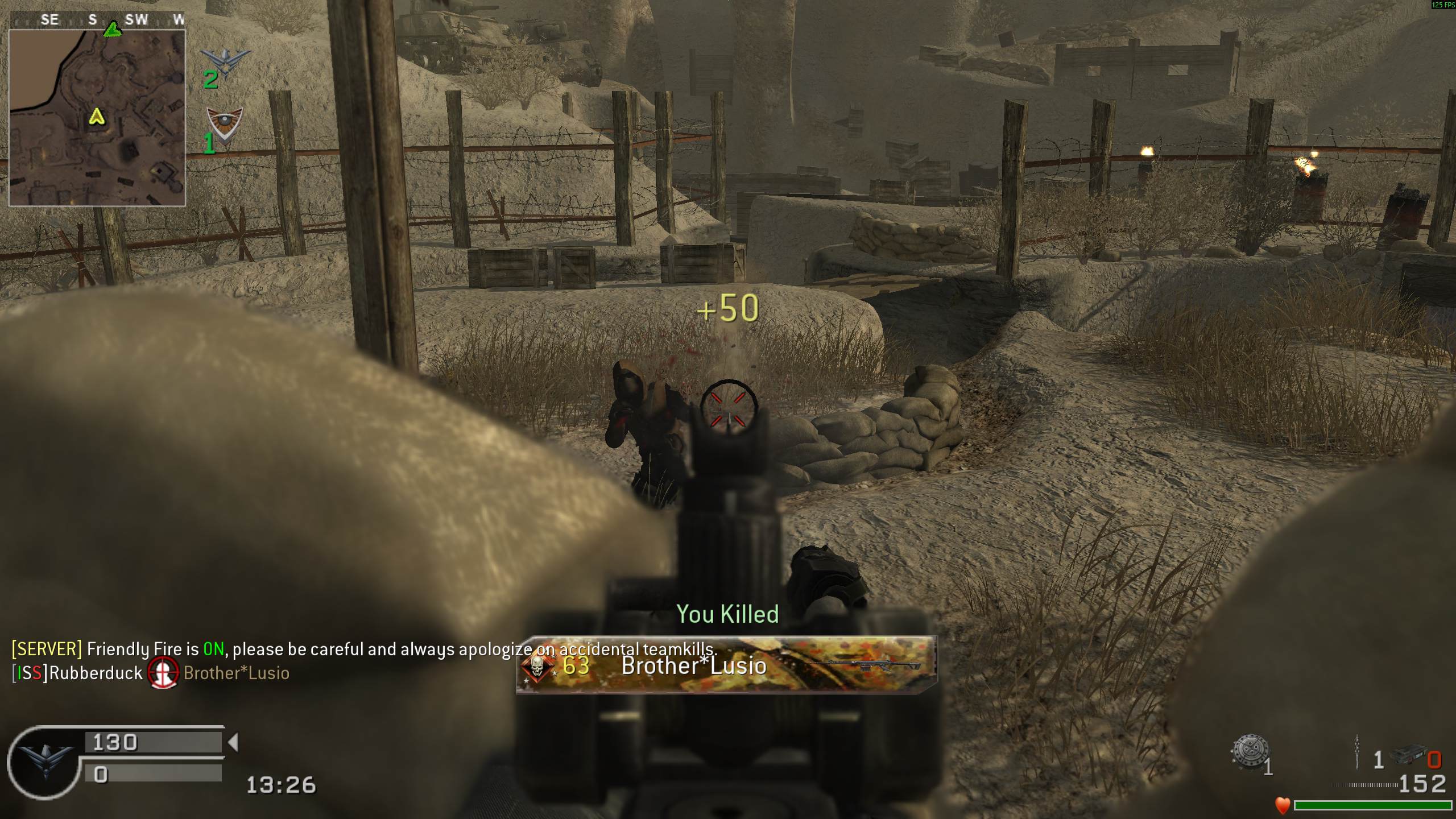Select the red crosshair killfeed icon
Image resolution: width=1456 pixels, height=819 pixels.
(163, 673)
